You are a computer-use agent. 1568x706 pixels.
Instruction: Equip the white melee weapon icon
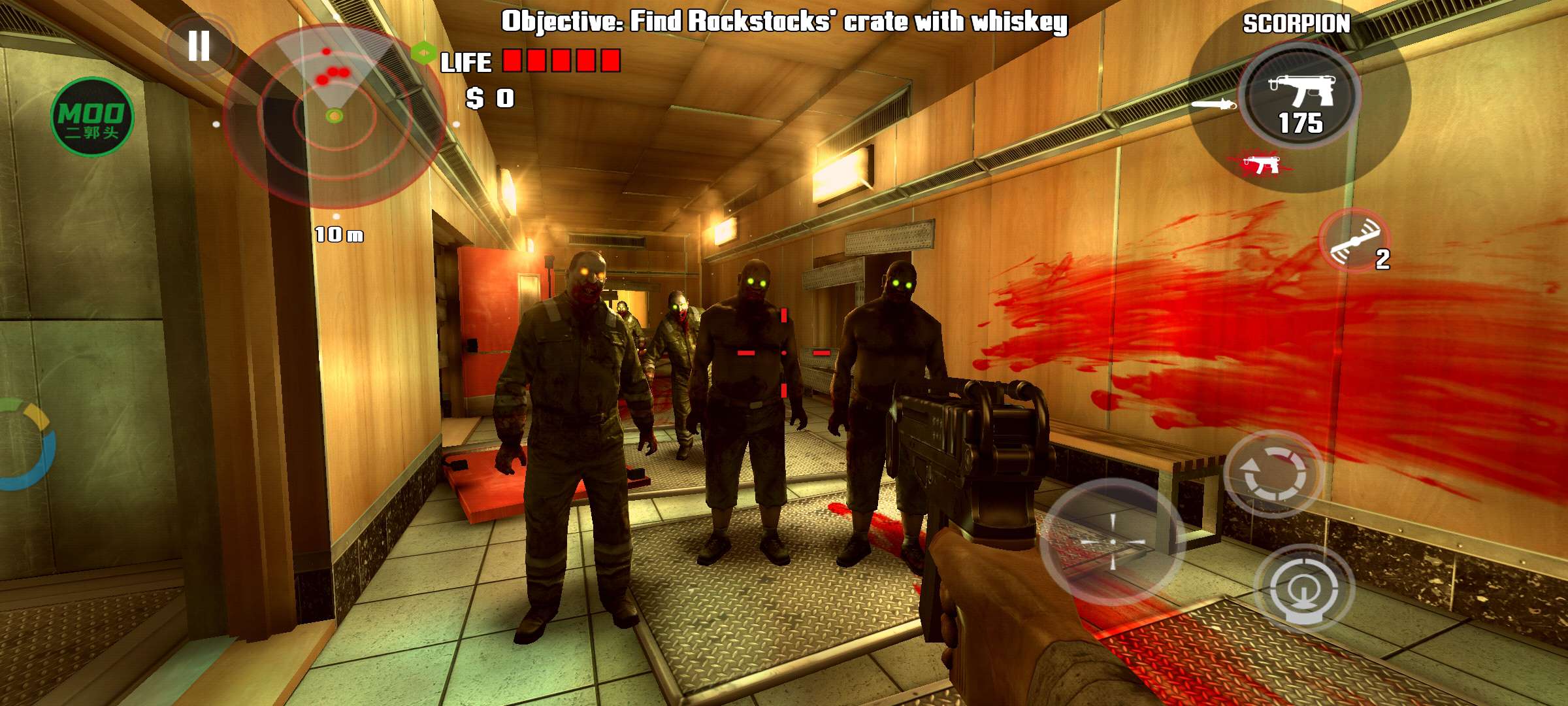(x=1213, y=105)
